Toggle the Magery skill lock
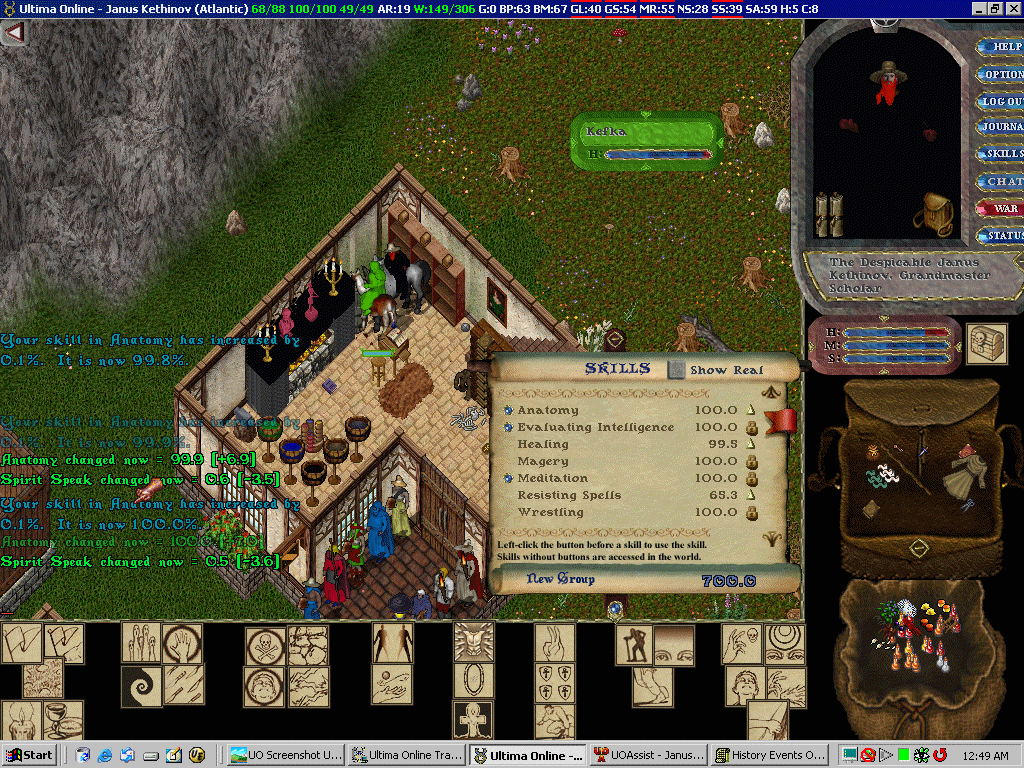The width and height of the screenshot is (1024, 768). (750, 461)
